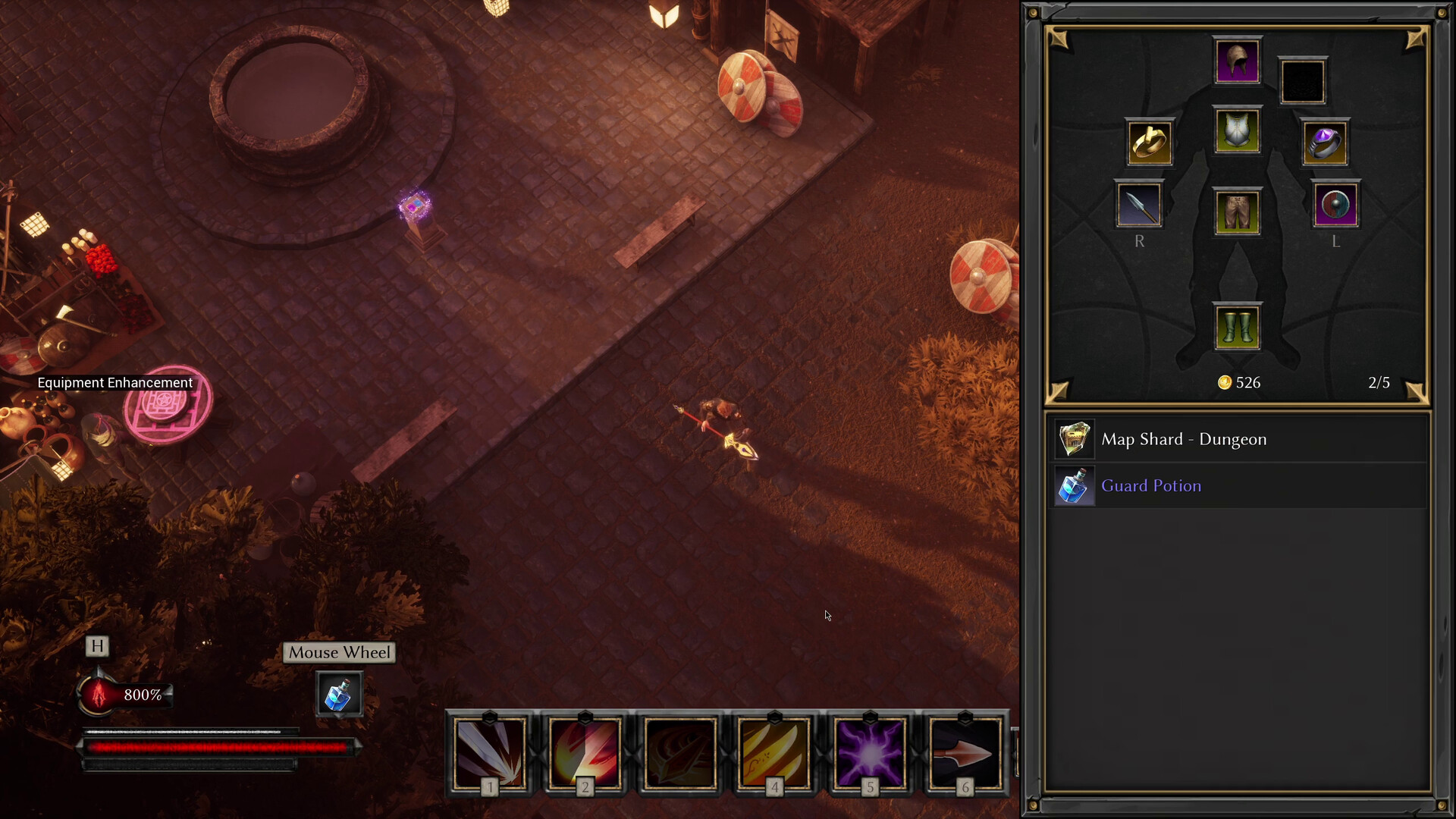Select the chest armor slot
The image size is (1456, 819).
click(1237, 130)
